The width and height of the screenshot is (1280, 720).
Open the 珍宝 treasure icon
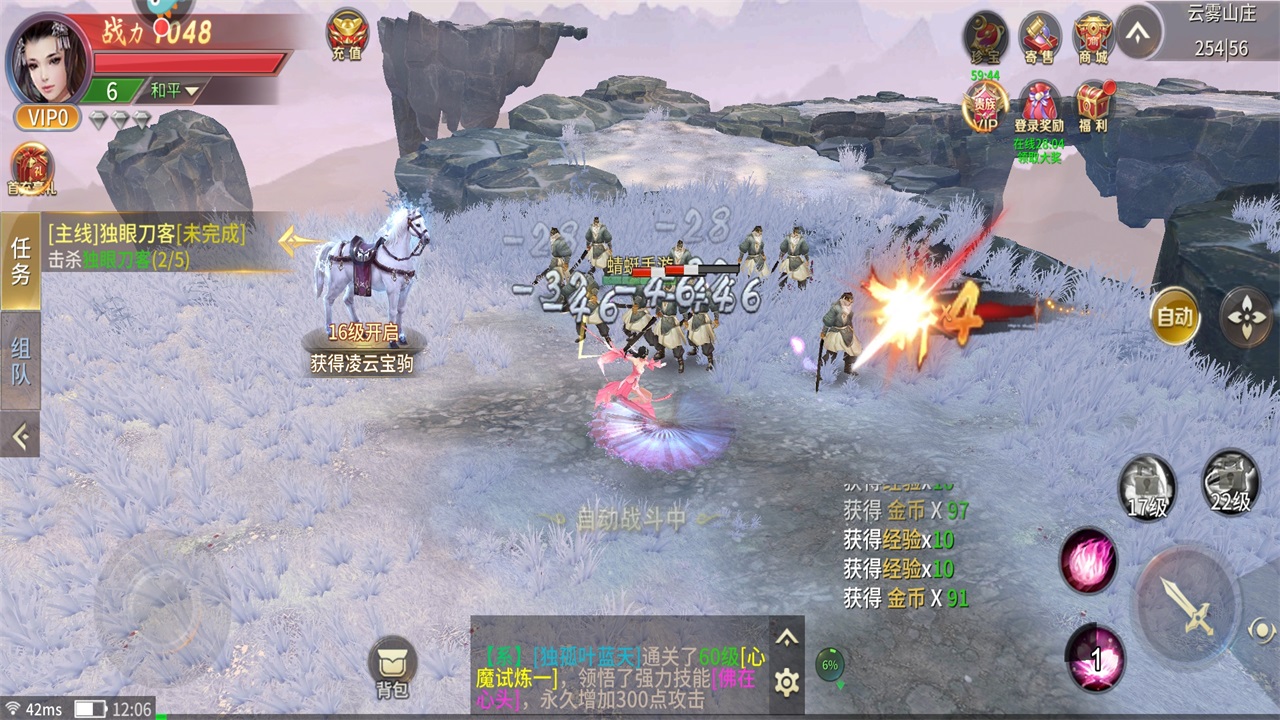985,38
